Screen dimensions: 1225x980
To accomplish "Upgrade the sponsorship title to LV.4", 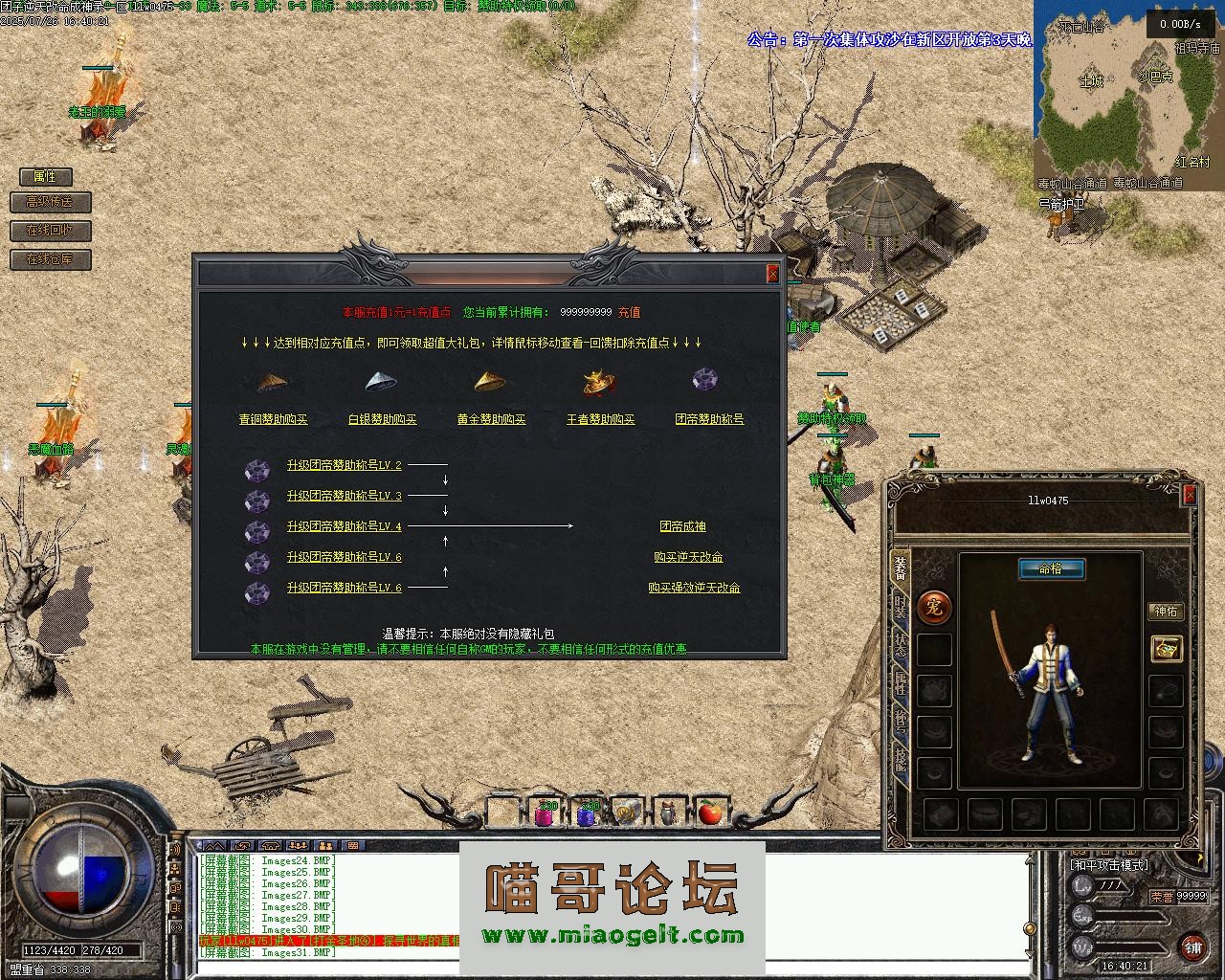I will point(345,527).
